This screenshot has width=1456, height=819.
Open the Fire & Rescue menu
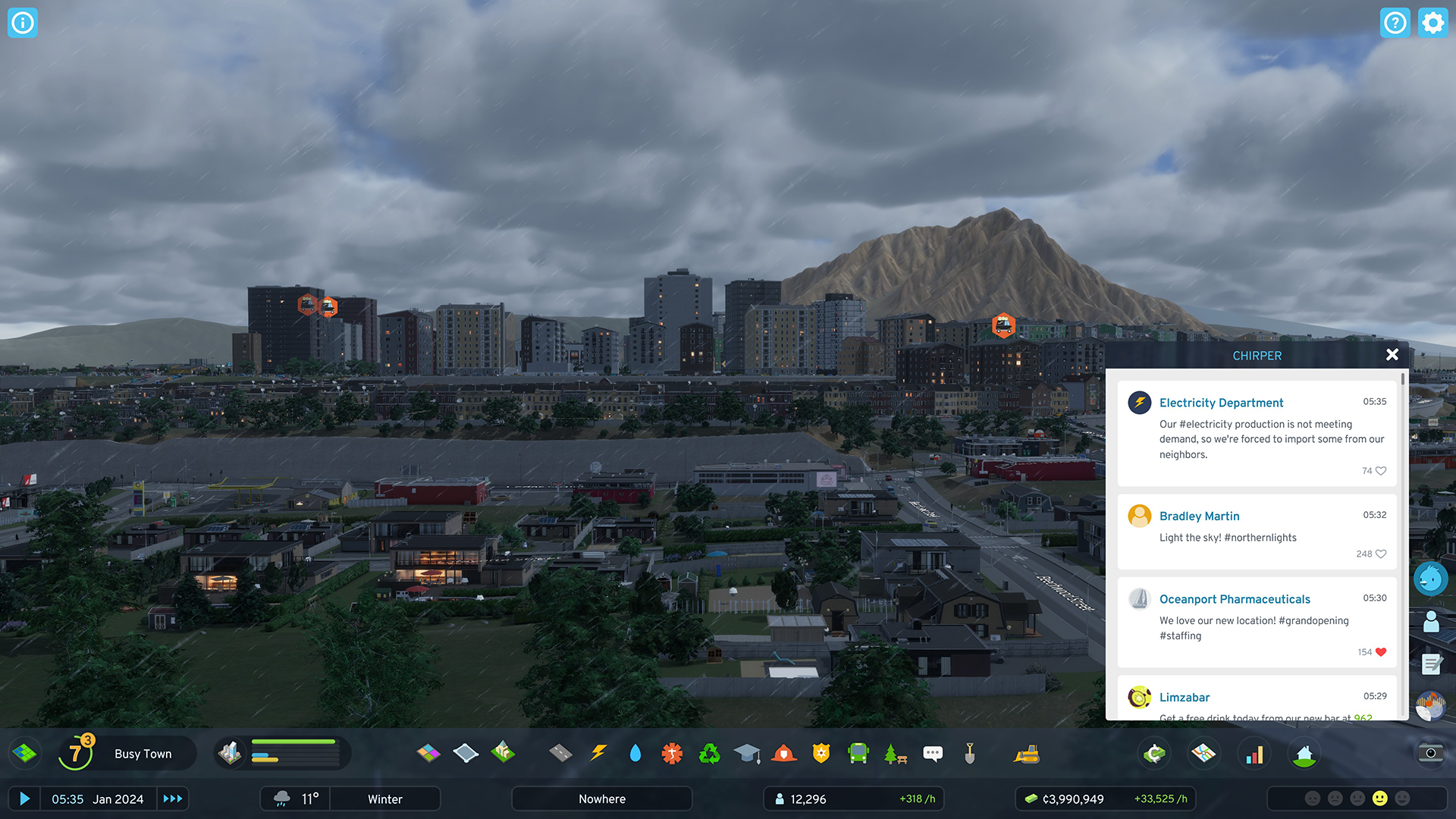(784, 752)
